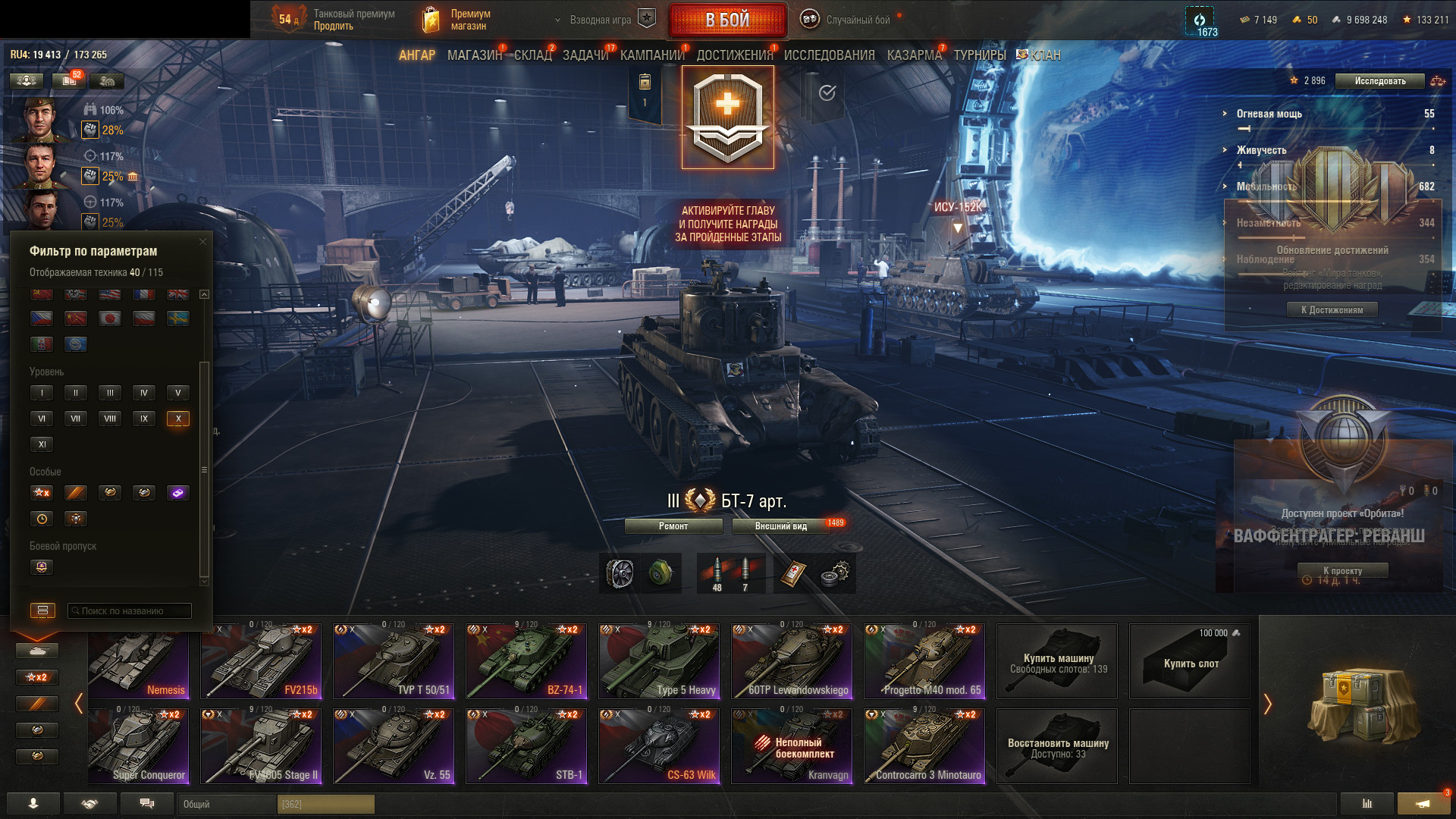Start battle with the В БОЙ button

coord(727,20)
